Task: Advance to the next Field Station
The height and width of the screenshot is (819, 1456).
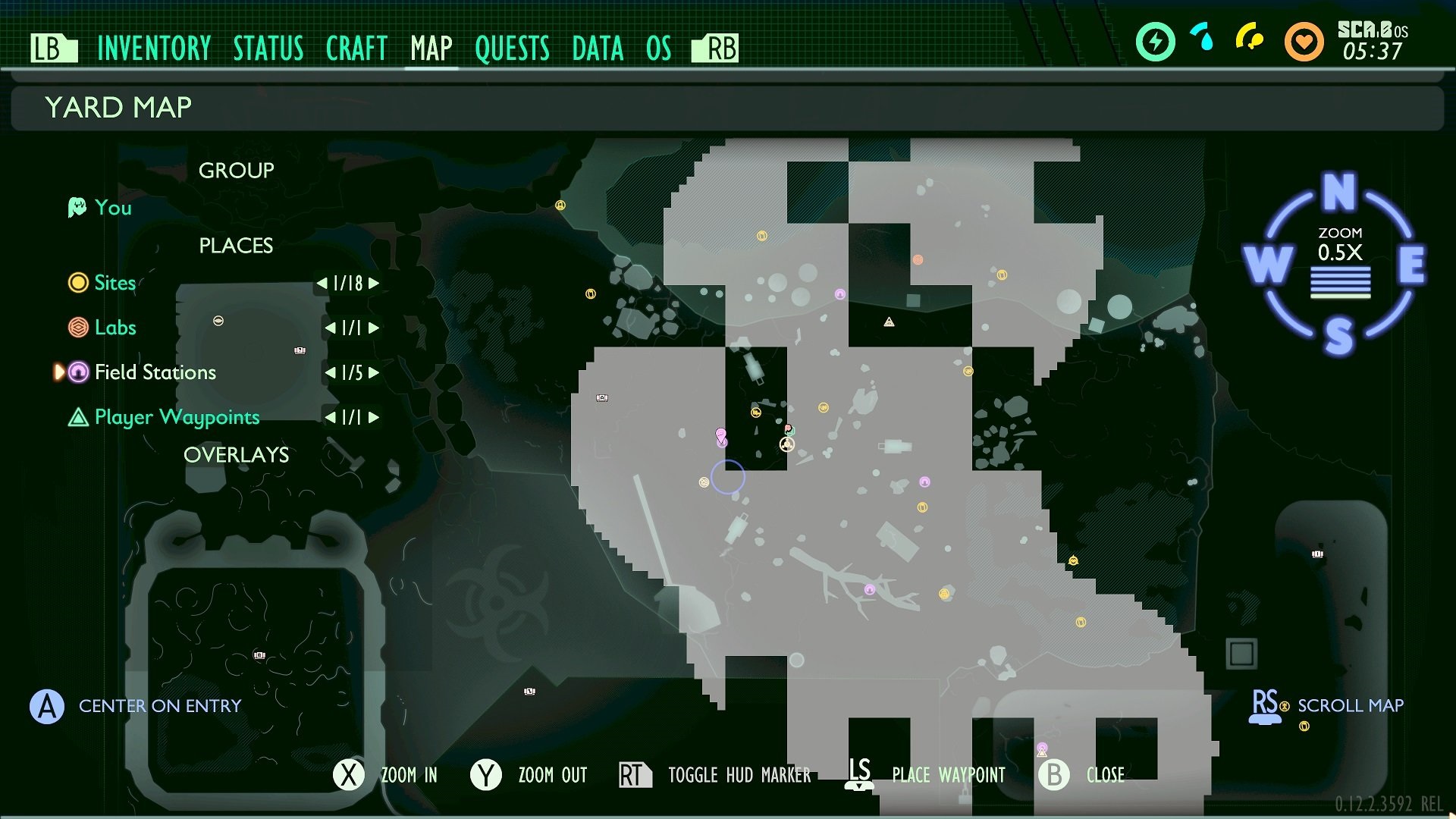Action: pos(374,373)
